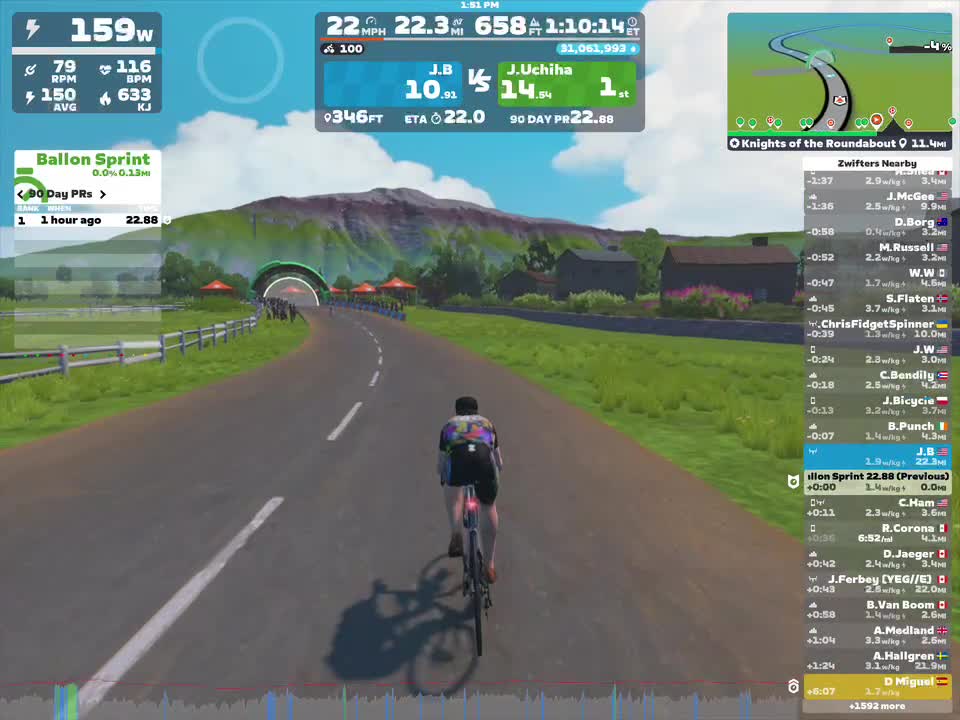960x720 pixels.
Task: Expand the +1592 more riders list
Action: click(x=877, y=706)
